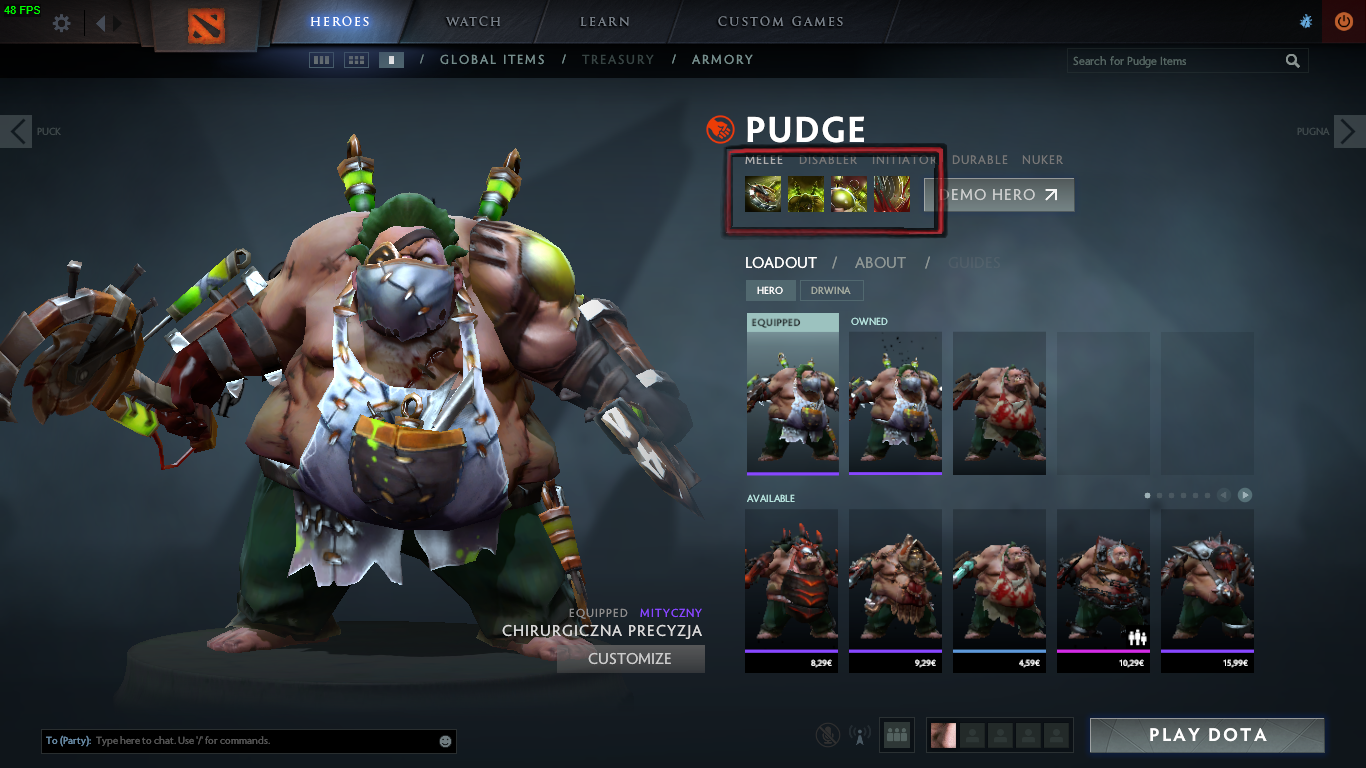Switch to the single-column layout view
This screenshot has height=768, width=1366.
point(392,59)
